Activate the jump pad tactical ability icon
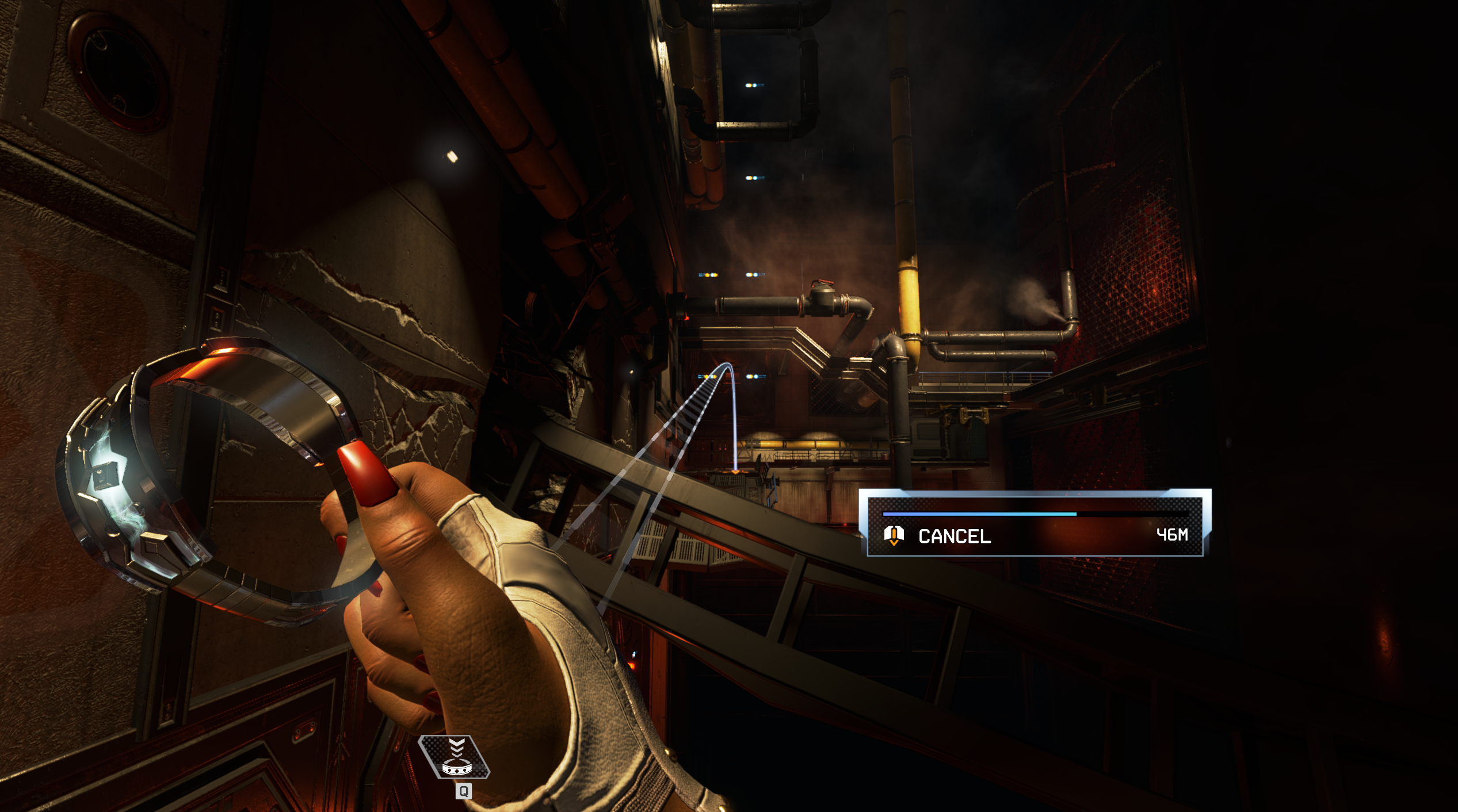This screenshot has height=812, width=1458. (455, 759)
